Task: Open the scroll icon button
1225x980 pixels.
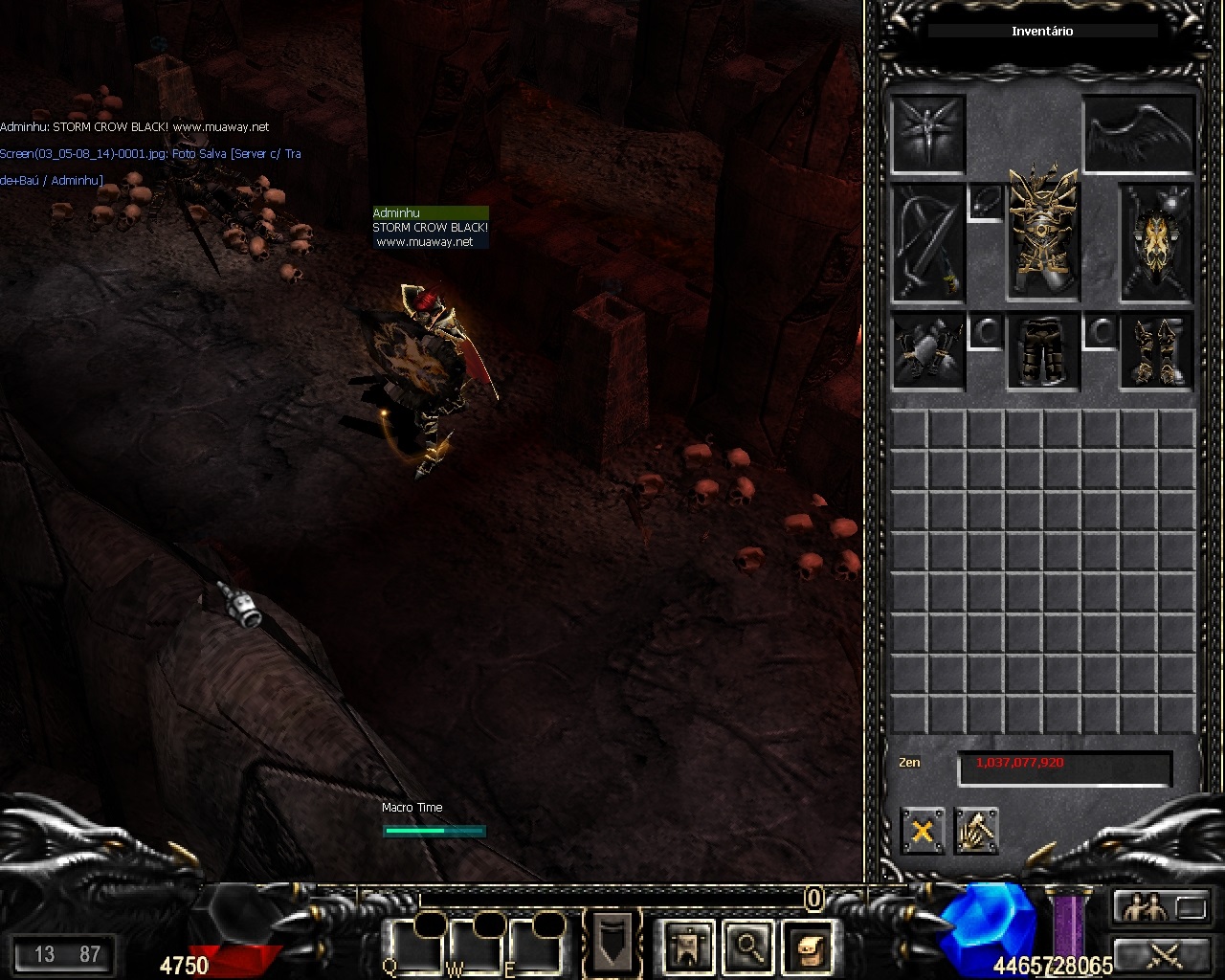Action: [807, 946]
